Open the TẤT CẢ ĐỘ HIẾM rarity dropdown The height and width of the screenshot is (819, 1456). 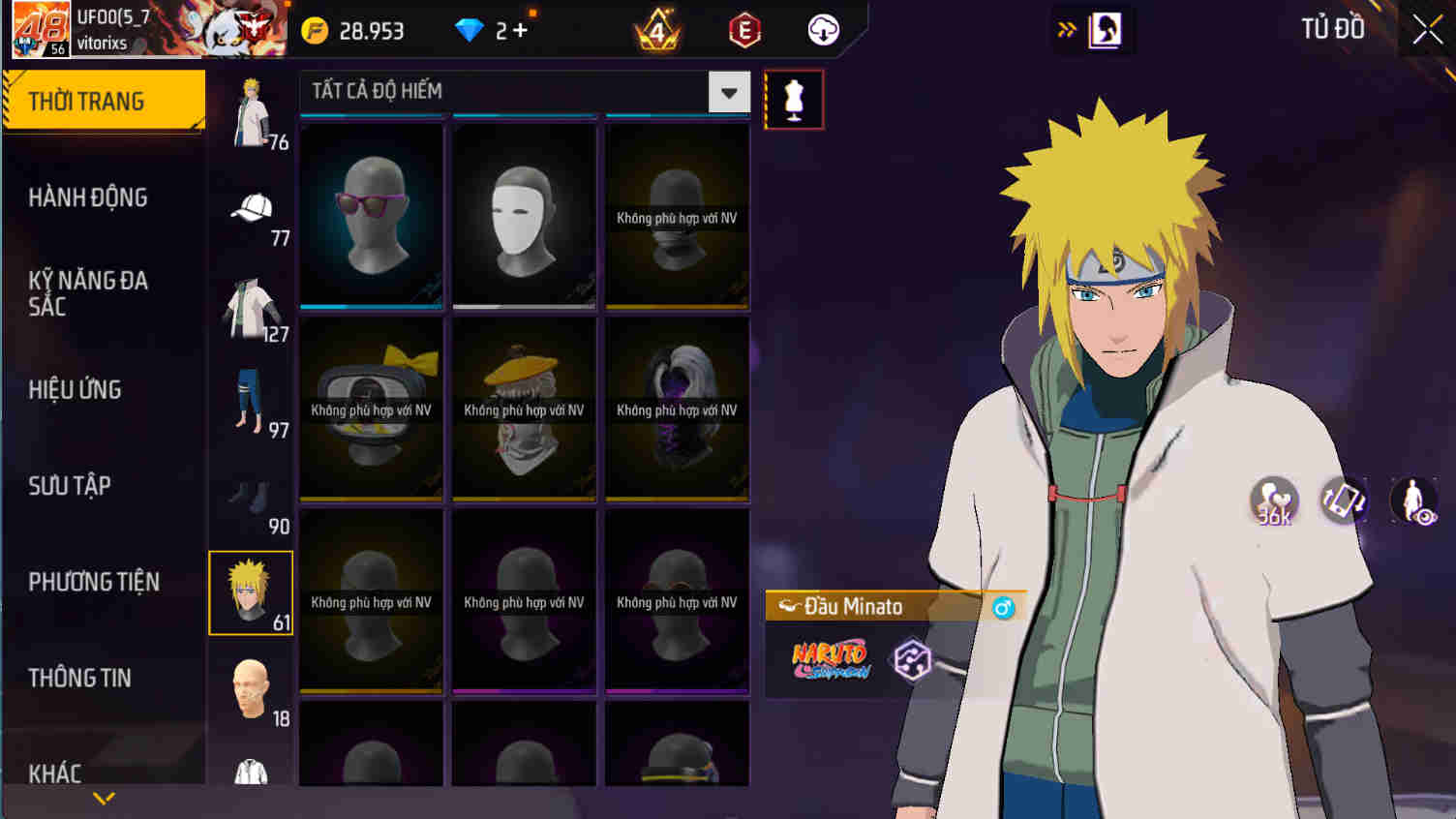728,91
